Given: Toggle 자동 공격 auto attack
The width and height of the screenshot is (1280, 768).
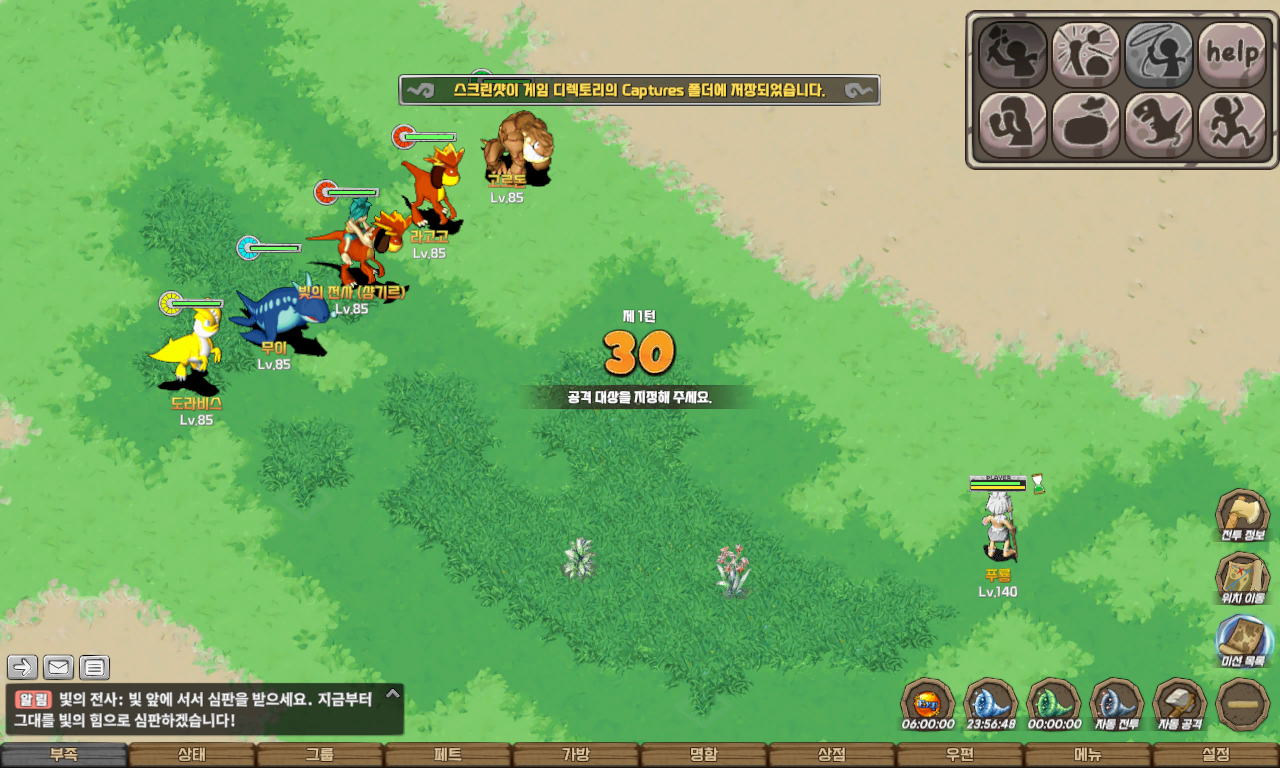Looking at the screenshot, I should pyautogui.click(x=1179, y=704).
